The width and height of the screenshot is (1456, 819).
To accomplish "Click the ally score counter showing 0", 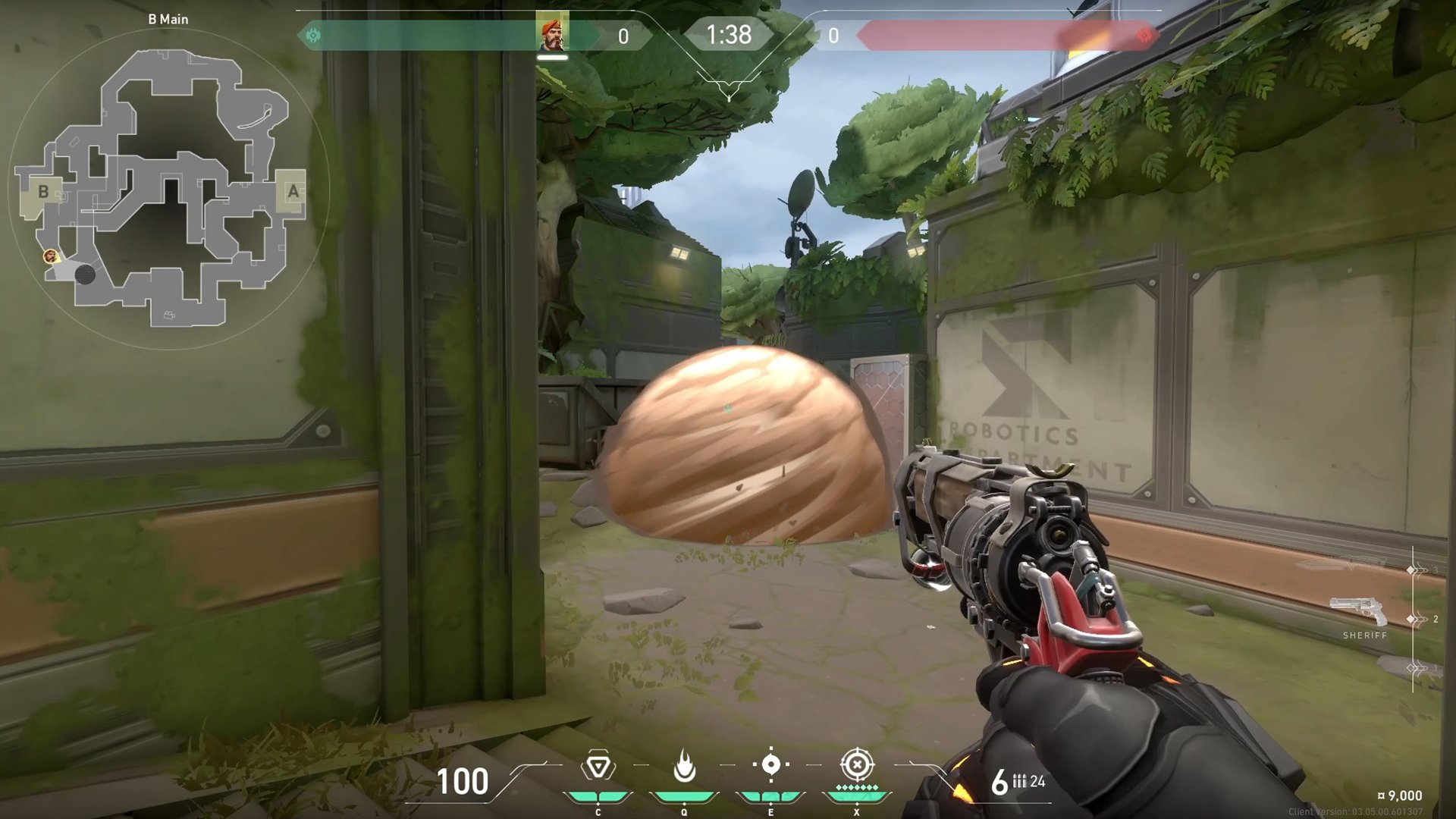I will pyautogui.click(x=624, y=34).
